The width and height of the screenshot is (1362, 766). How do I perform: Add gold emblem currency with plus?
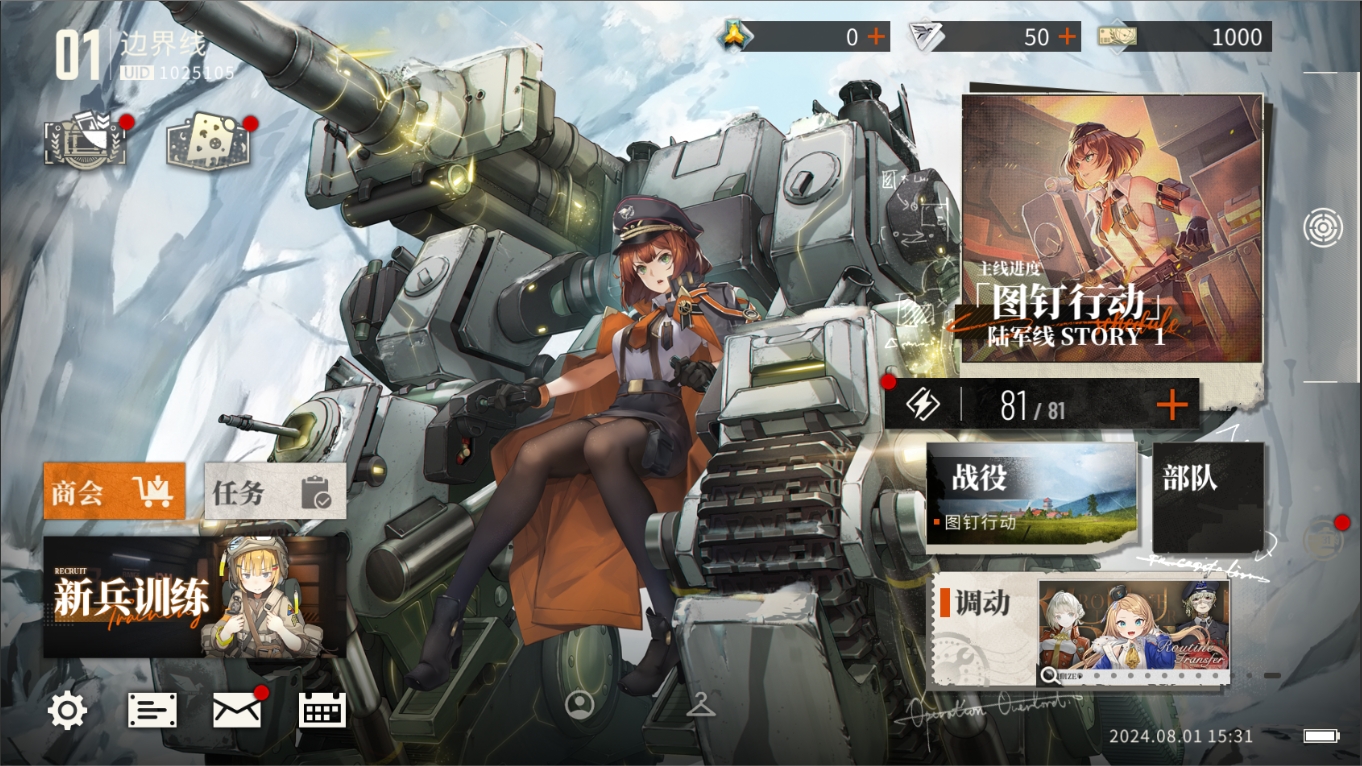tap(876, 37)
